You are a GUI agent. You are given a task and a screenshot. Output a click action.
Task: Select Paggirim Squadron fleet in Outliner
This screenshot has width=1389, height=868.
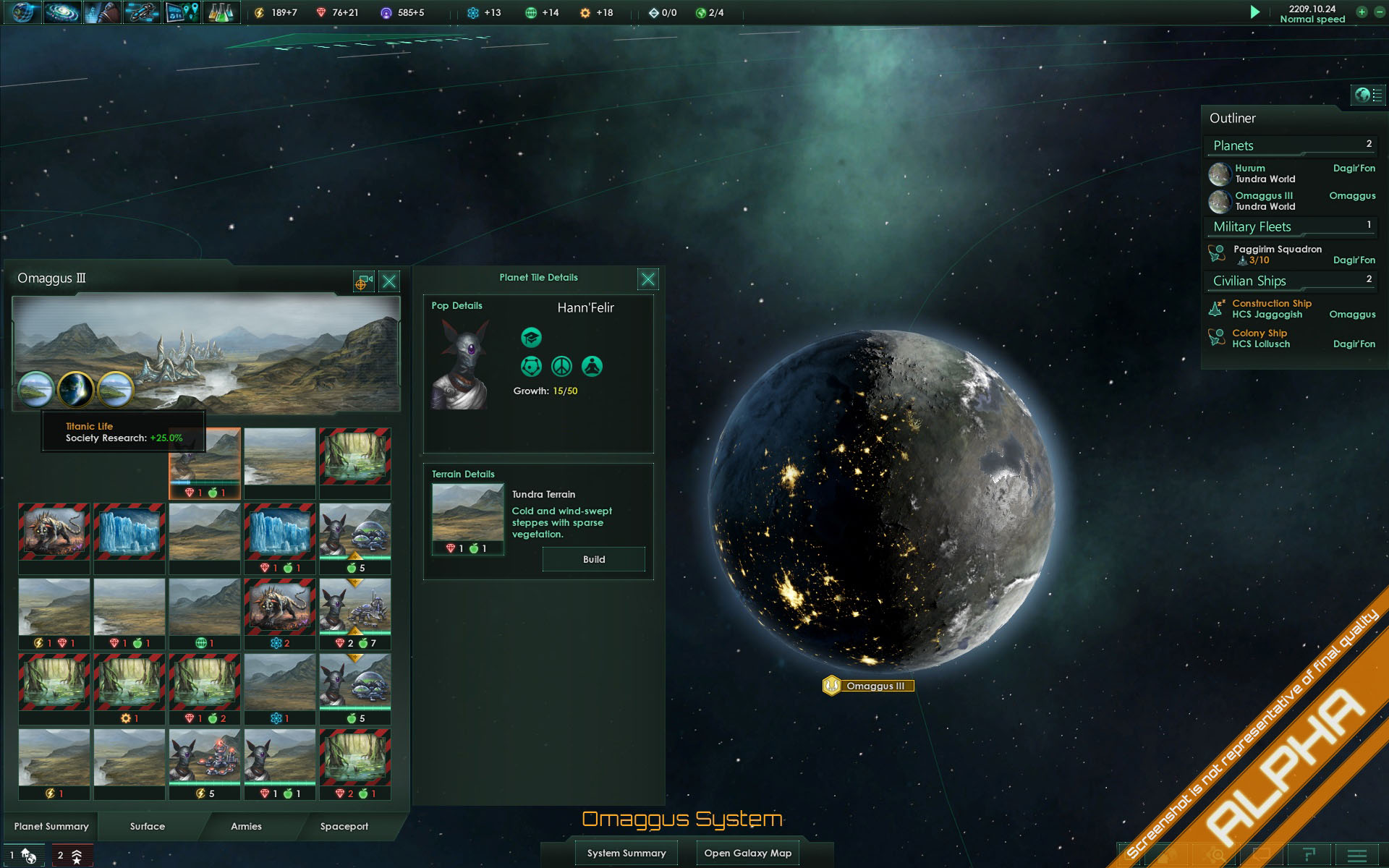(1278, 254)
